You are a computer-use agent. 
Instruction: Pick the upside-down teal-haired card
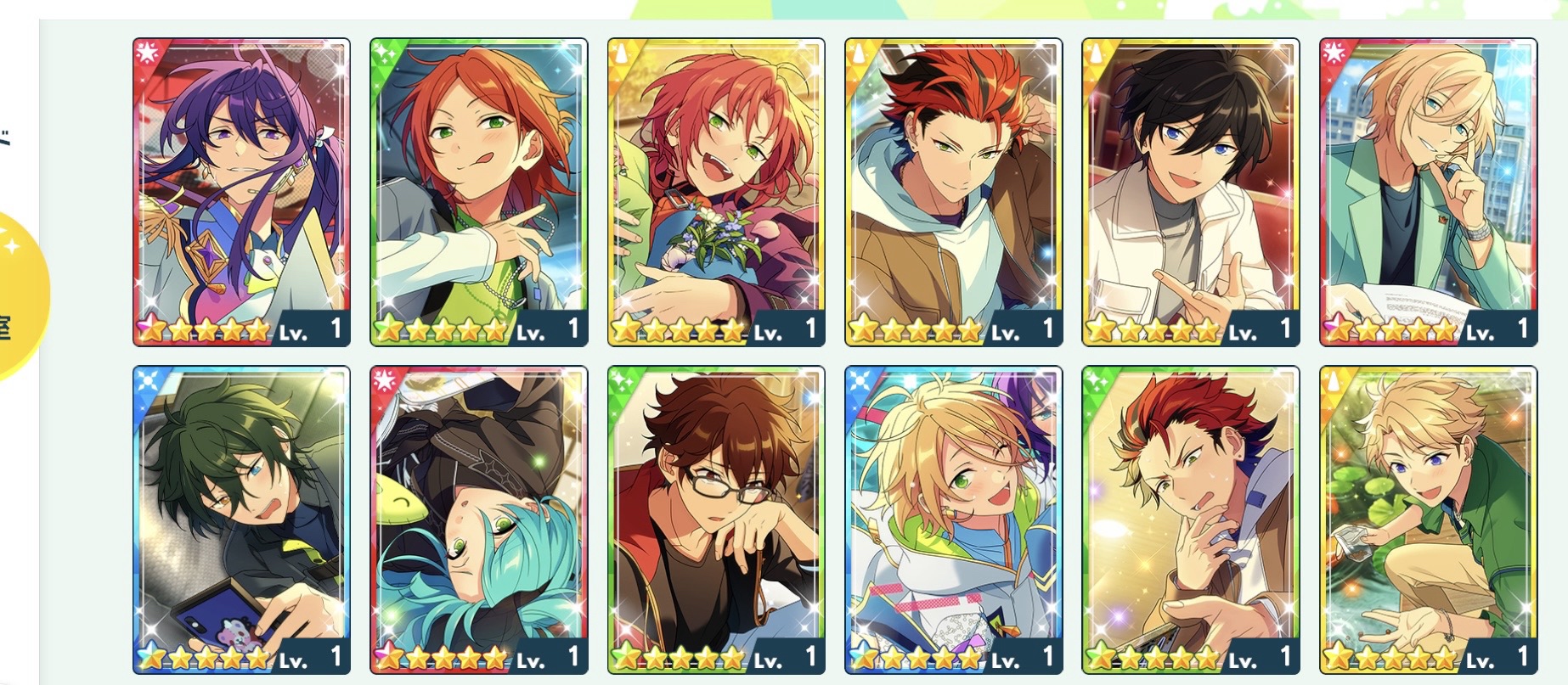pos(478,519)
